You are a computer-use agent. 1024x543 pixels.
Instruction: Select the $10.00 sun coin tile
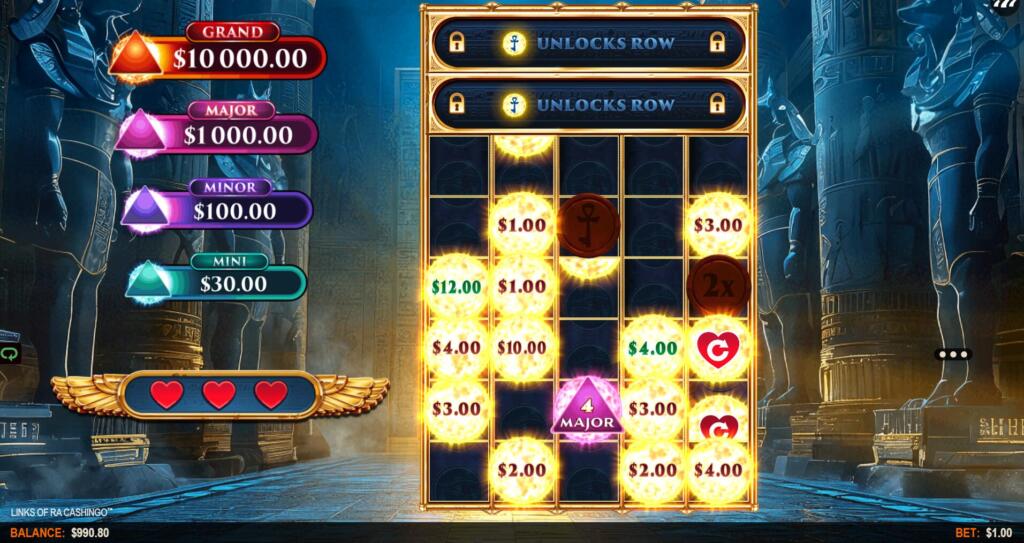[522, 348]
